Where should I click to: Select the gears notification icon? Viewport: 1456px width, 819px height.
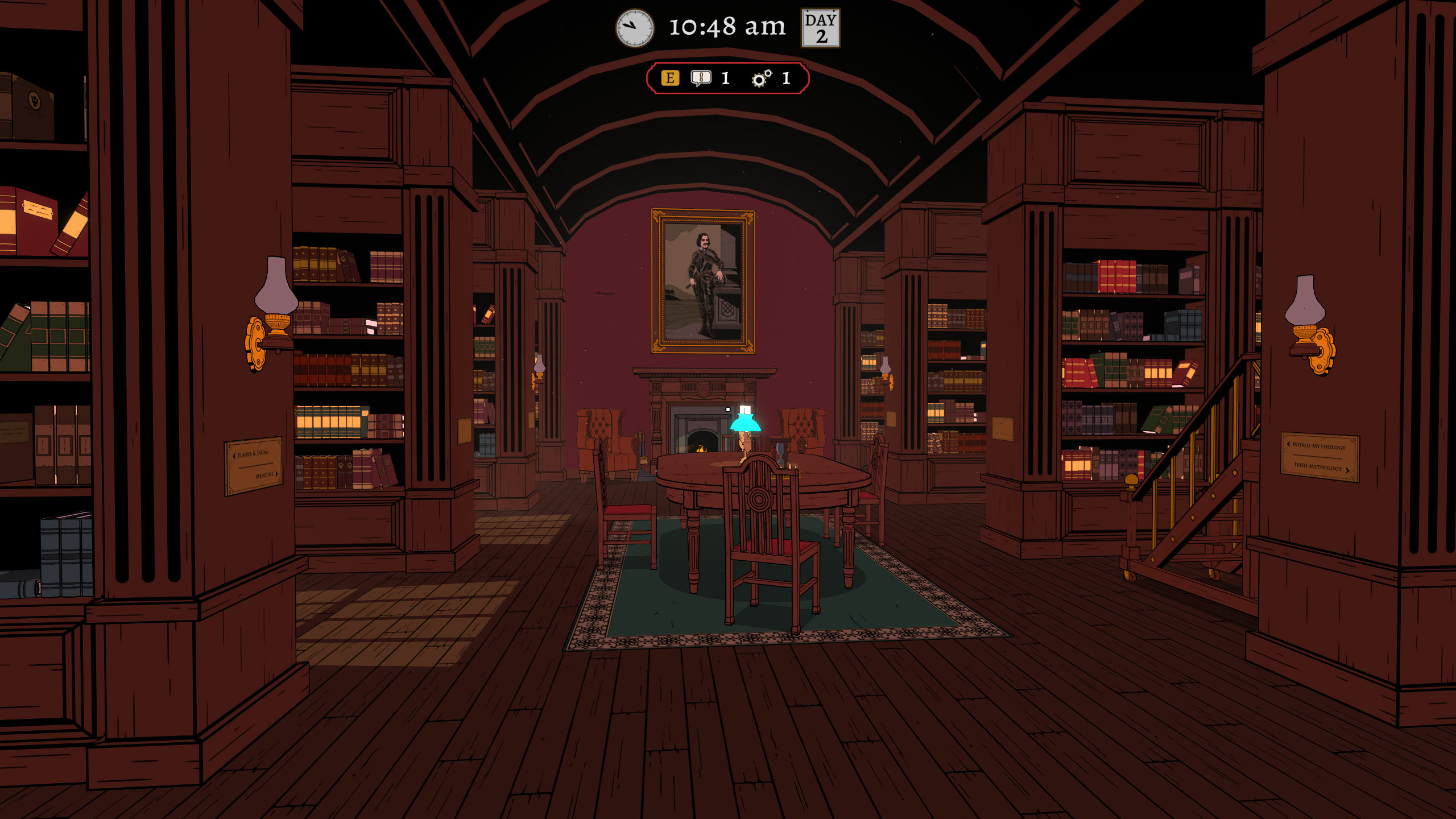[x=762, y=78]
